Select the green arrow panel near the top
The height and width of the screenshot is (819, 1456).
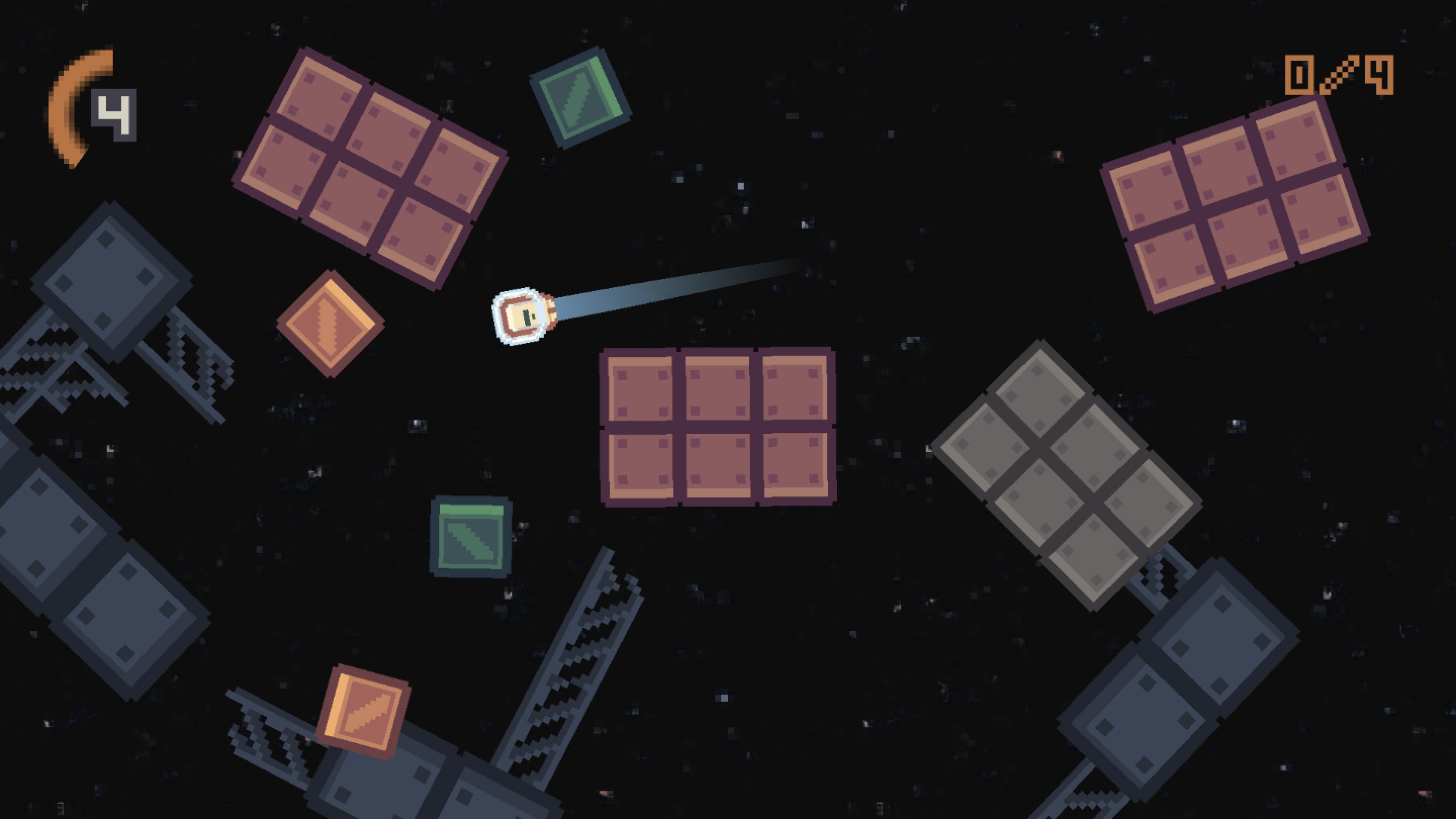581,100
